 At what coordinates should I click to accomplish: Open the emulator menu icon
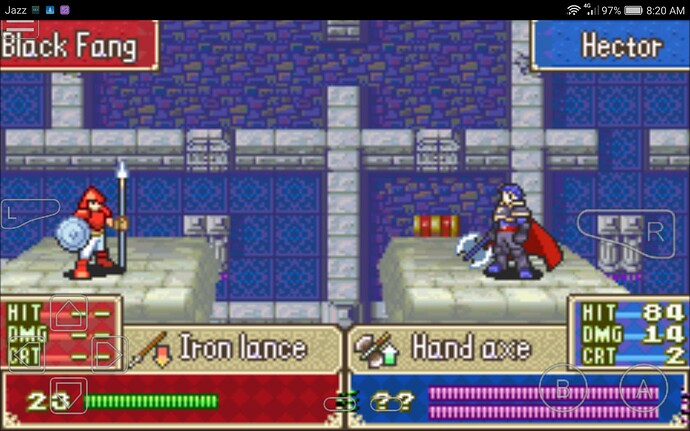20,29
